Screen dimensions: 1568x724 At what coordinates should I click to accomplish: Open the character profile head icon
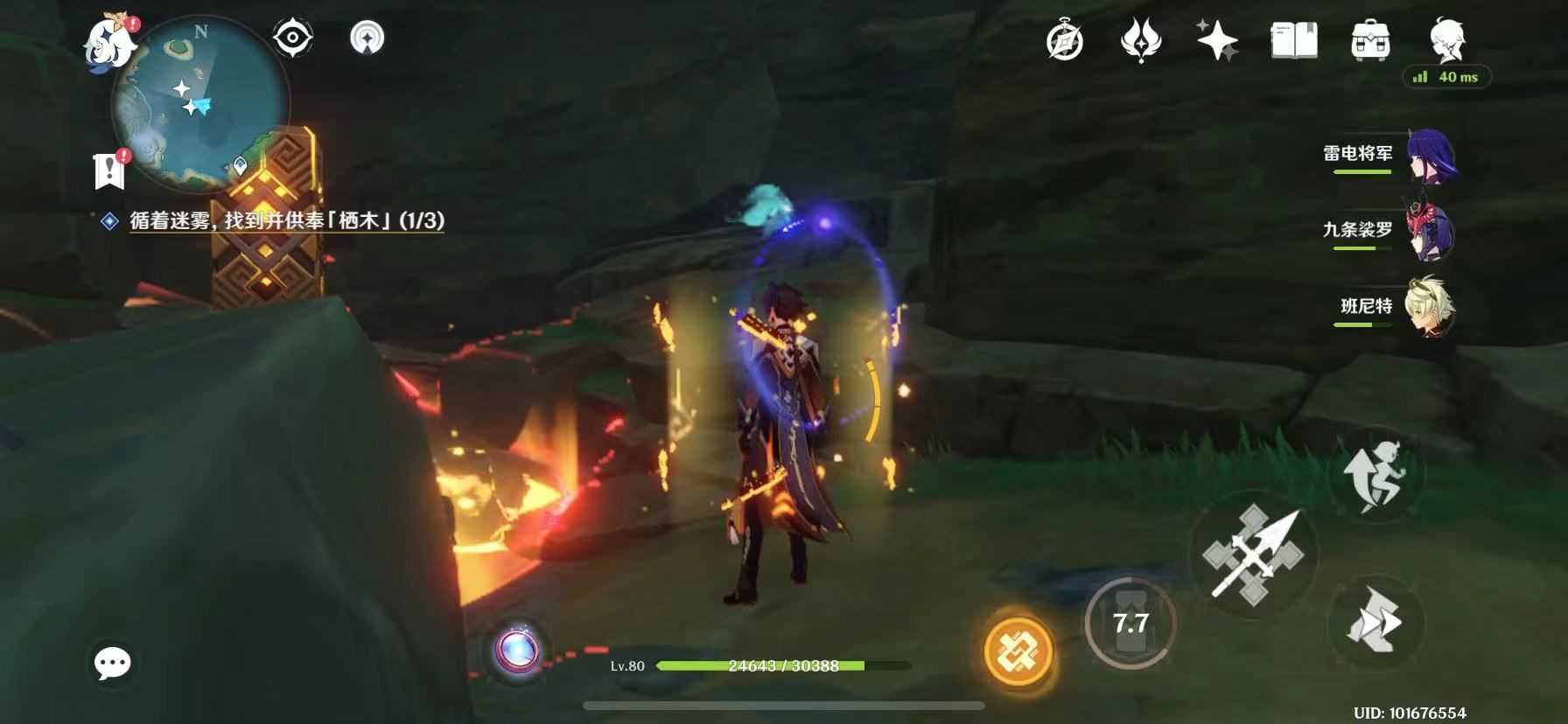point(1447,39)
